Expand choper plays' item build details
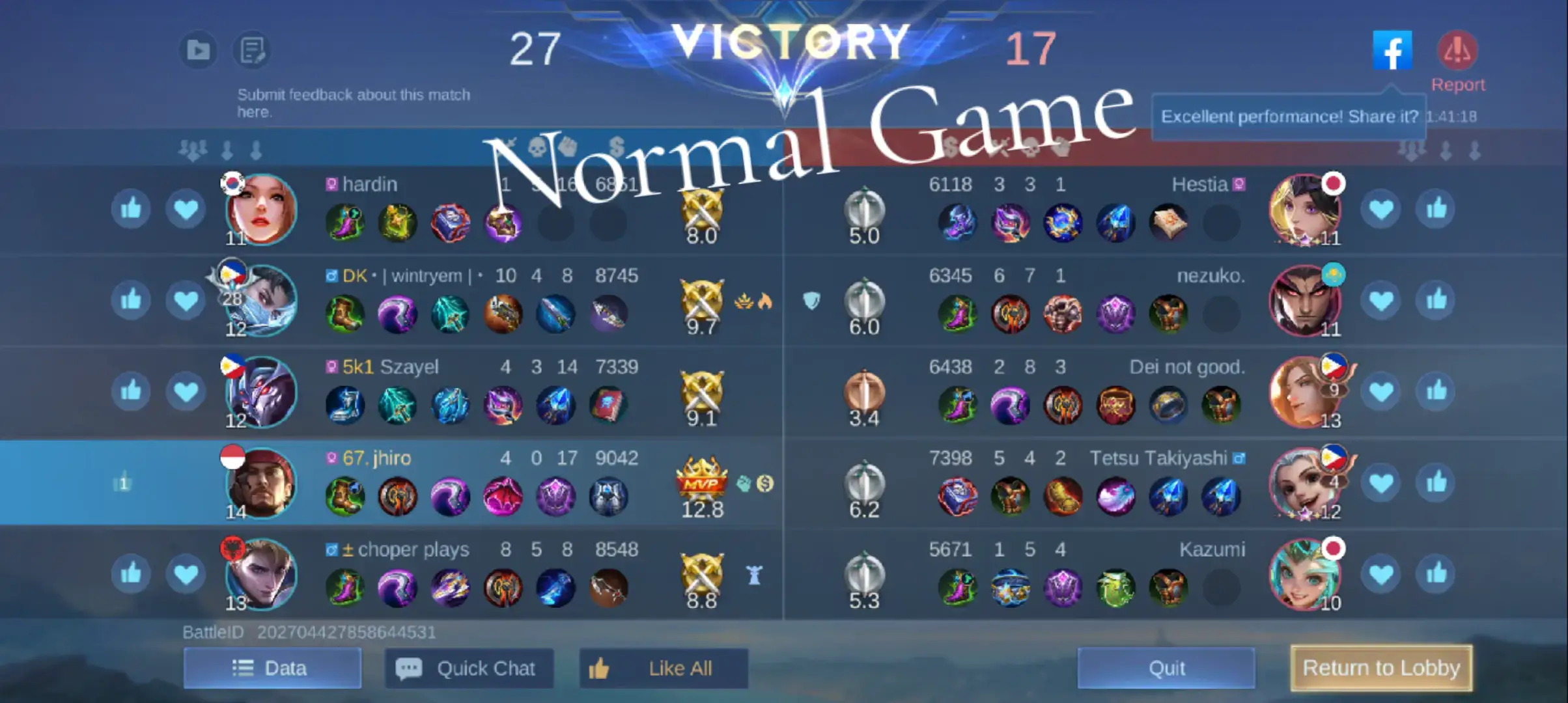The width and height of the screenshot is (1568, 703). [449, 588]
